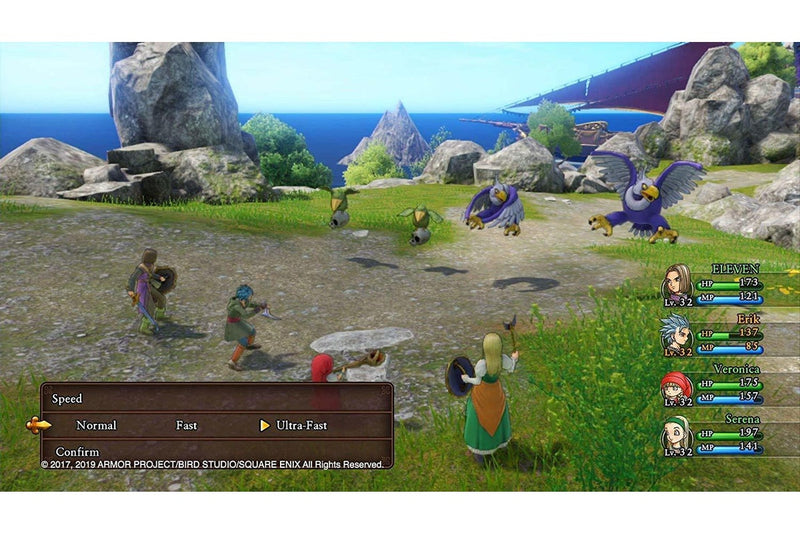
Task: Confirm the speed setting
Action: click(77, 452)
